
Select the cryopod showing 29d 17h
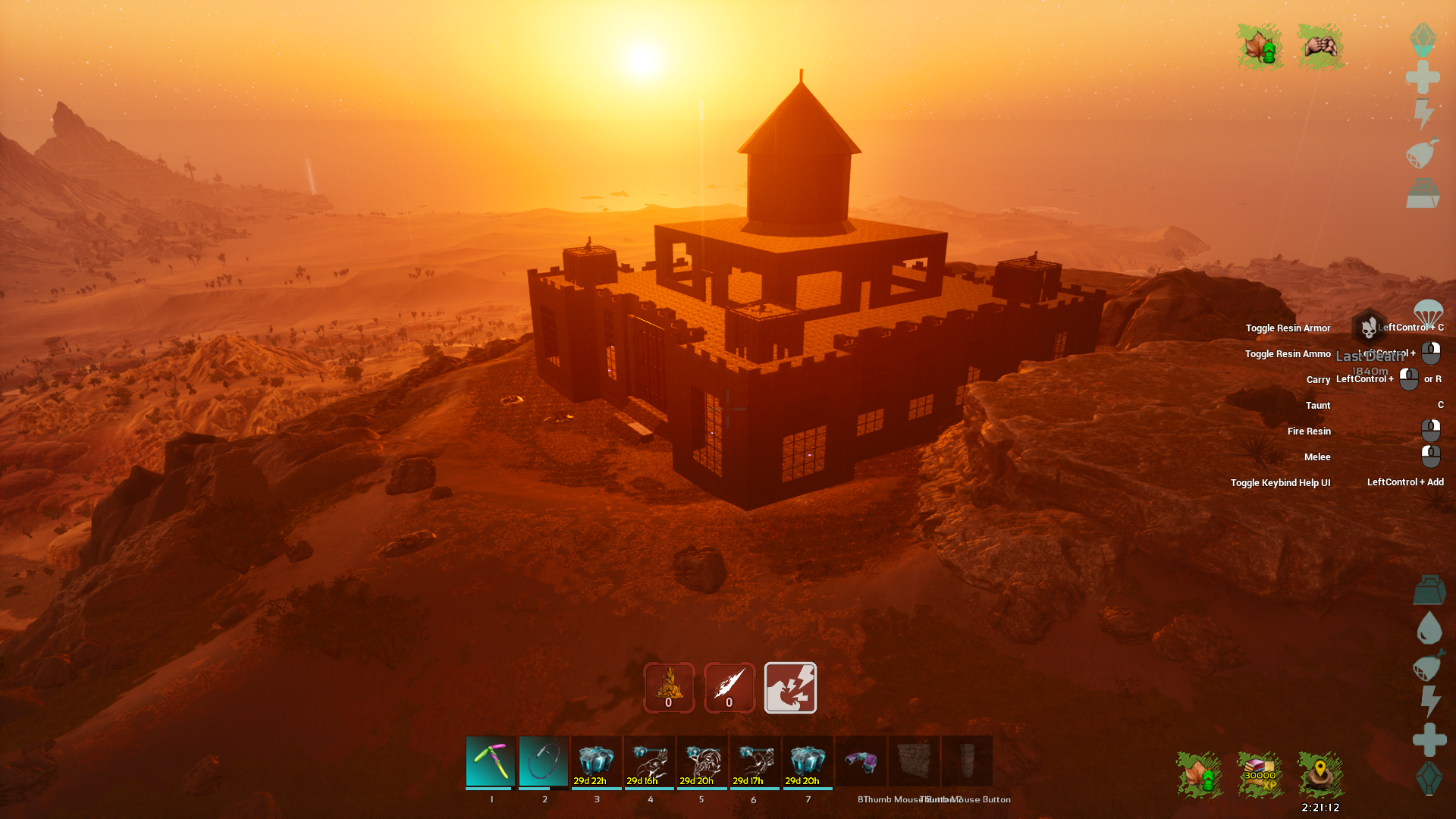[755, 761]
